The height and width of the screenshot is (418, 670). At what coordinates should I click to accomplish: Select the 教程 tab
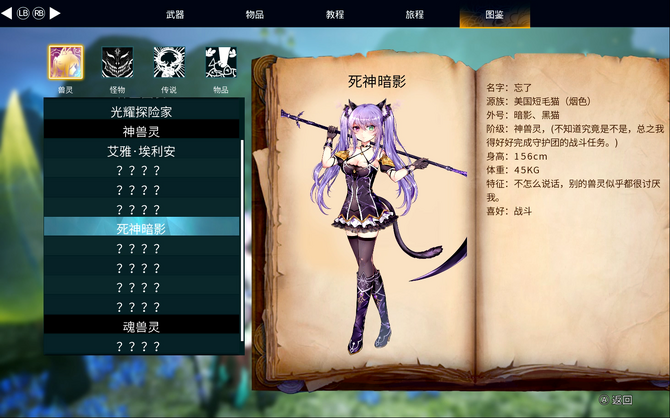334,15
